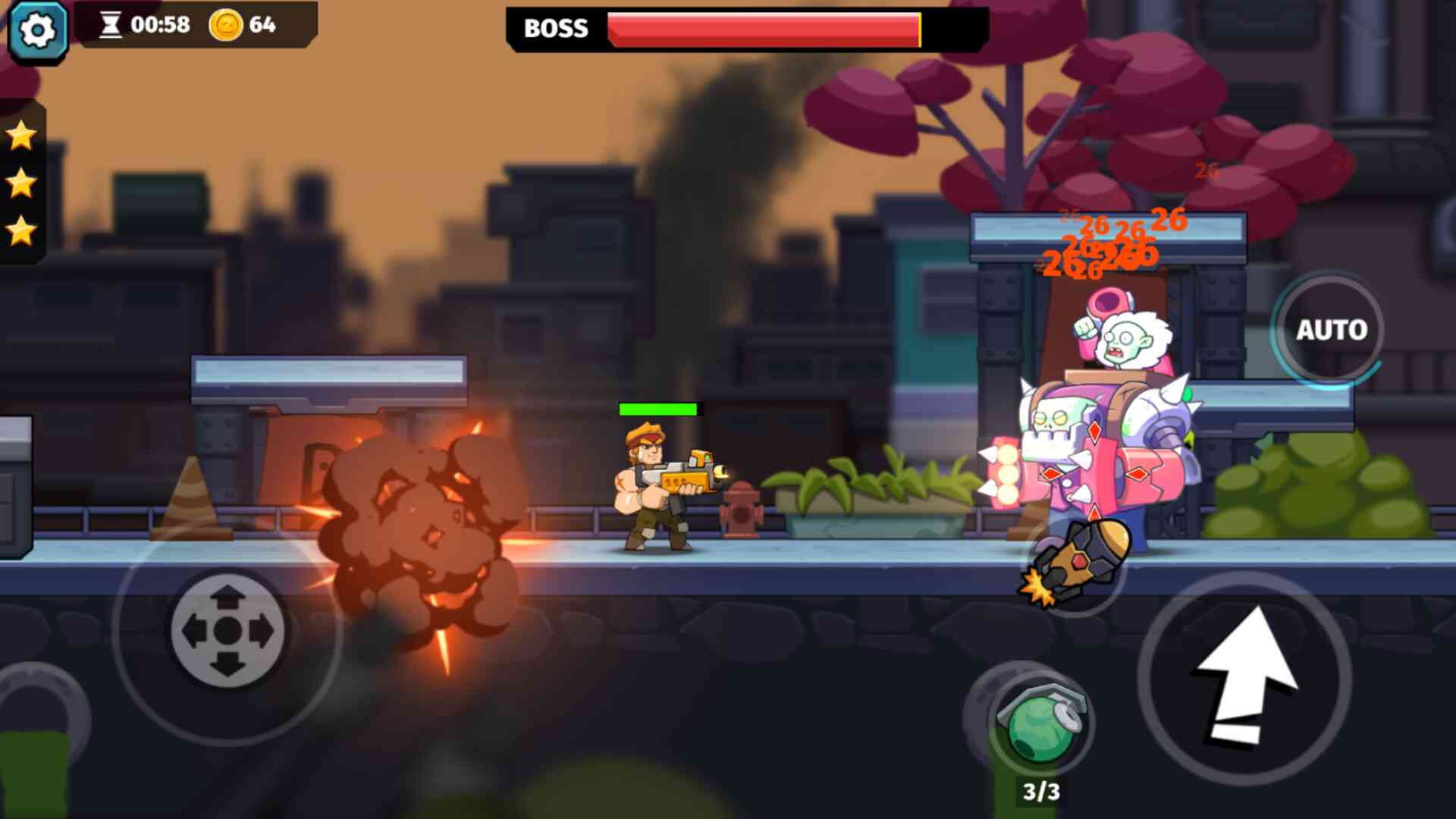This screenshot has width=1456, height=819.
Task: Throw a green grenade
Action: coord(1040,726)
